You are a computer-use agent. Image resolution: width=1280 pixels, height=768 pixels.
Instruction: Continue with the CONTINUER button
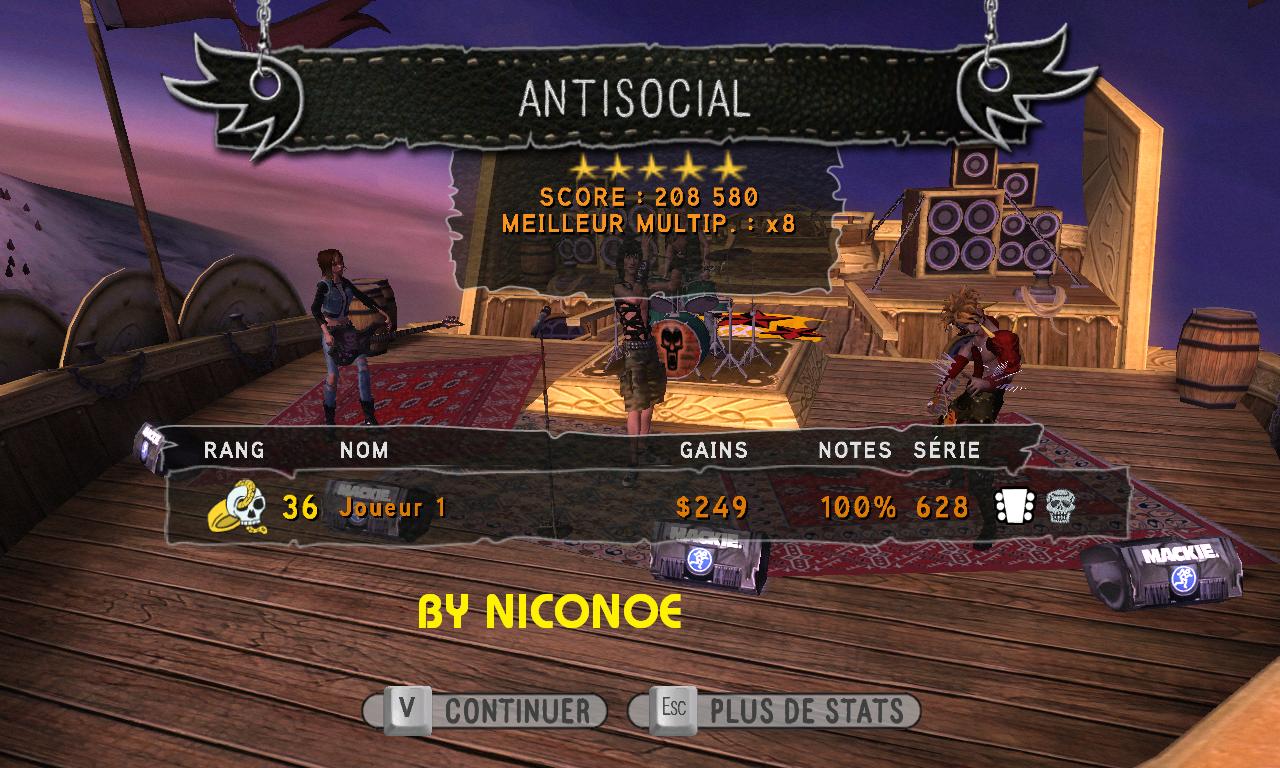pyautogui.click(x=486, y=711)
